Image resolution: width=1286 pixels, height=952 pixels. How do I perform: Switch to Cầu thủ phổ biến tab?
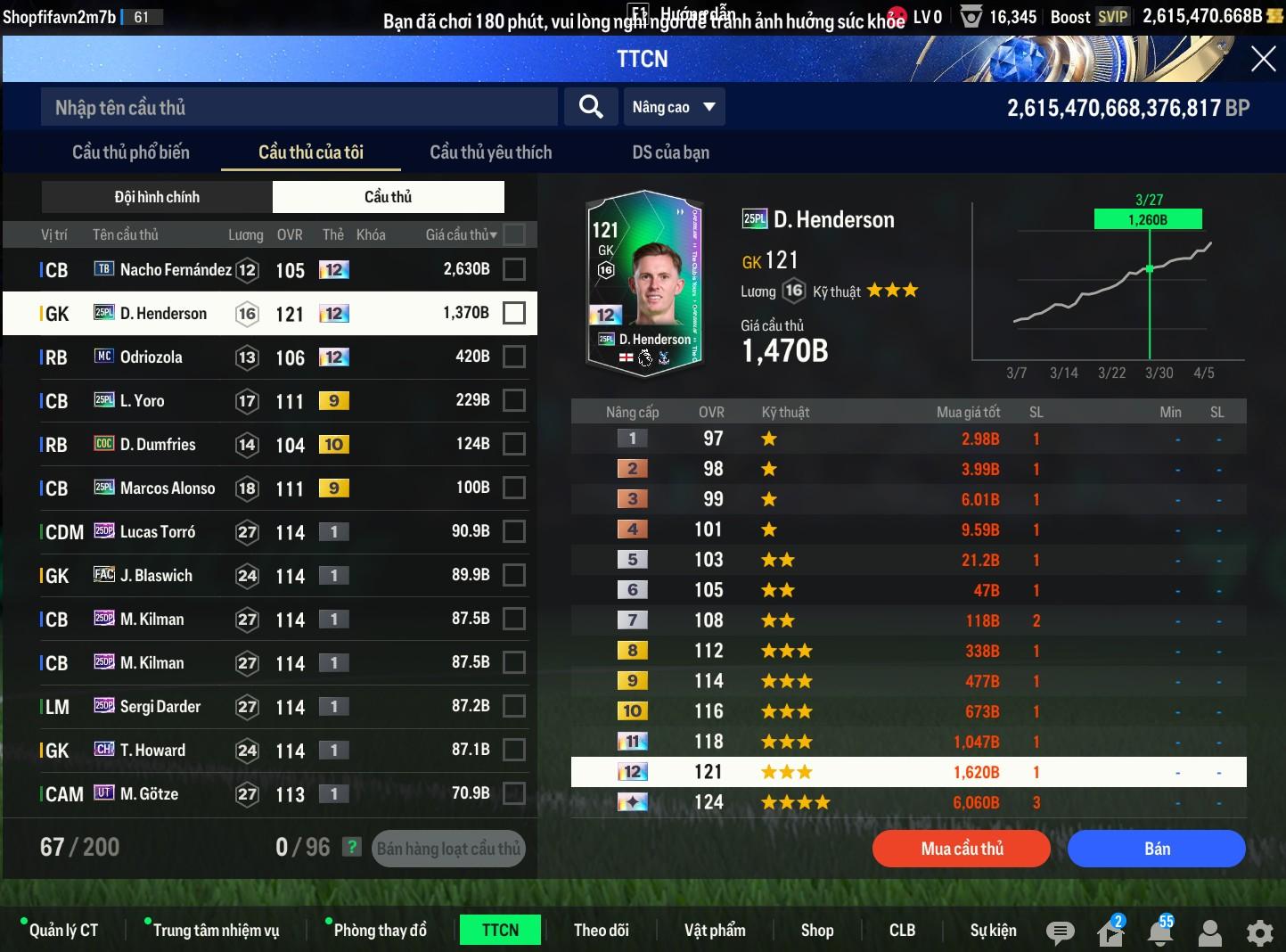(131, 152)
